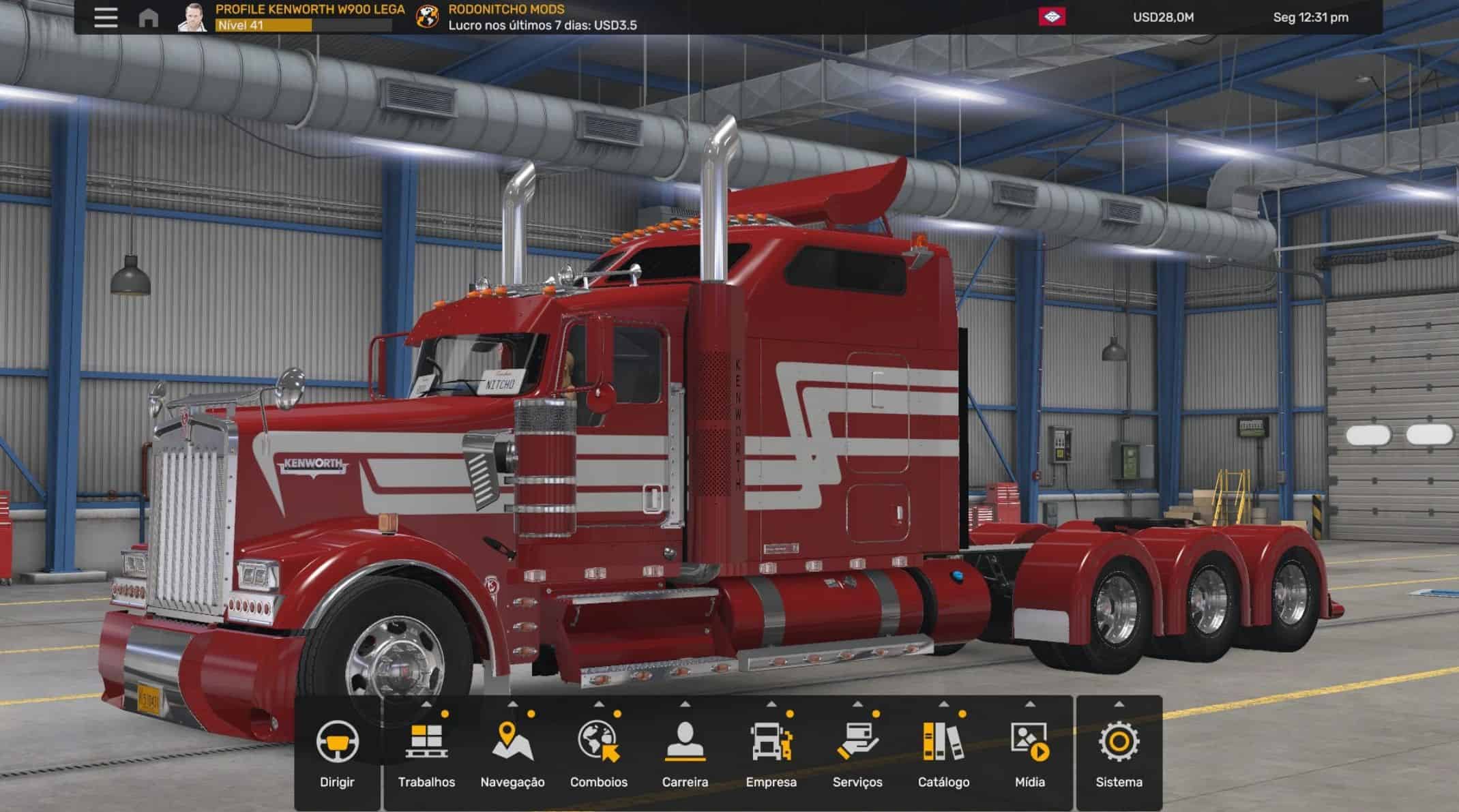The width and height of the screenshot is (1459, 812).
Task: Go to the home screen icon
Action: point(148,18)
